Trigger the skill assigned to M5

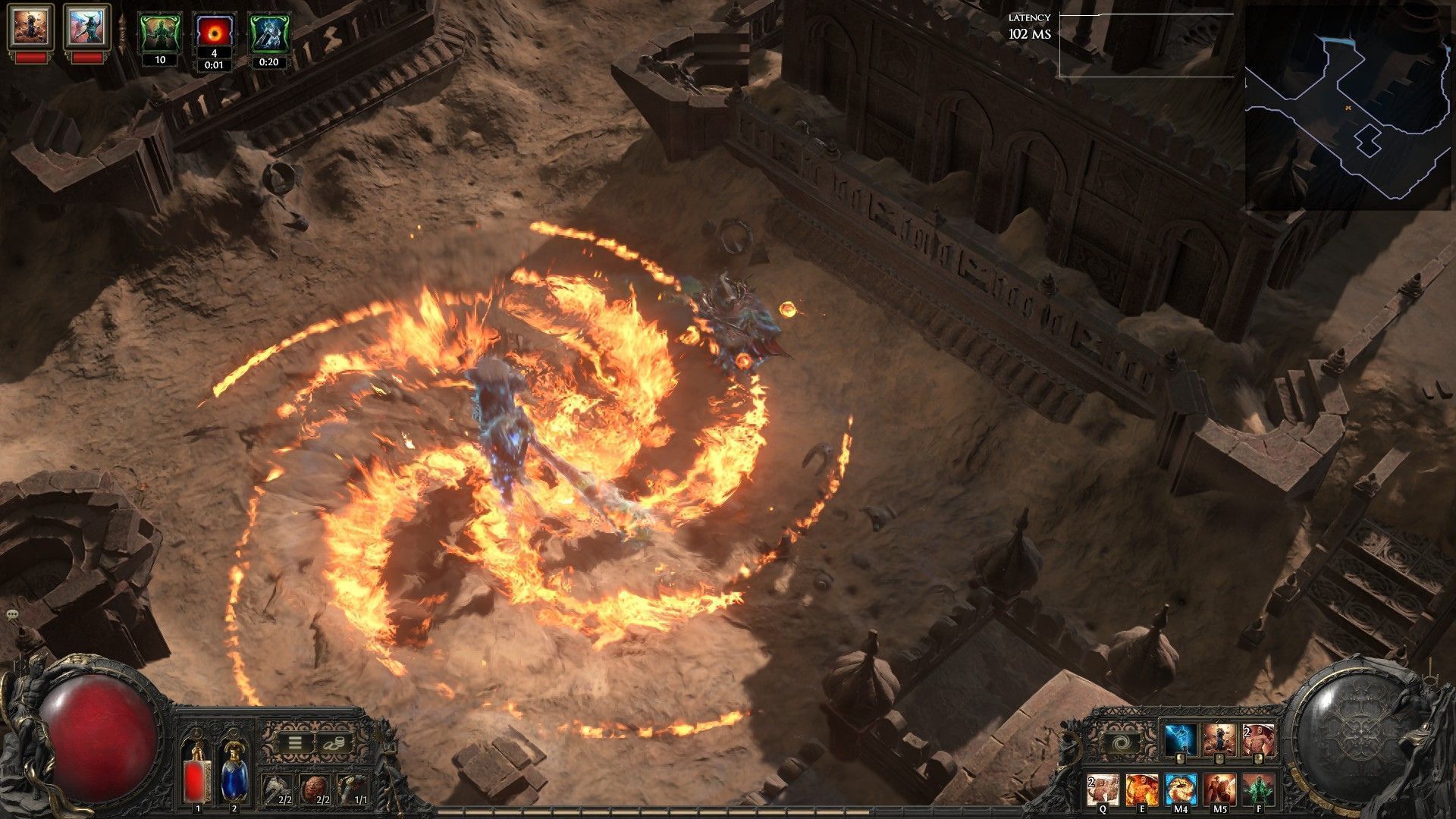coord(1219,789)
